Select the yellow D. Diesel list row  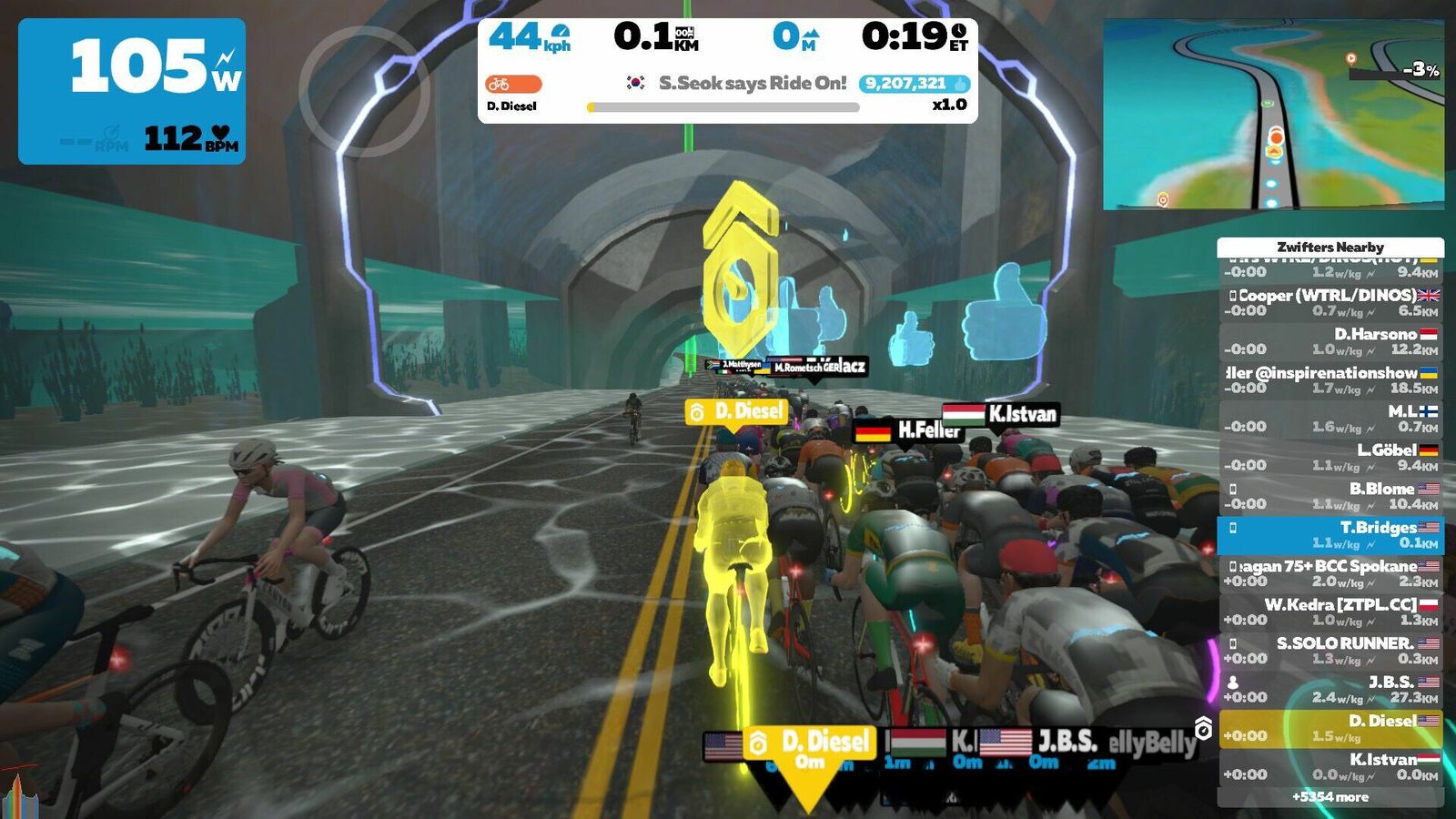(x=1330, y=728)
